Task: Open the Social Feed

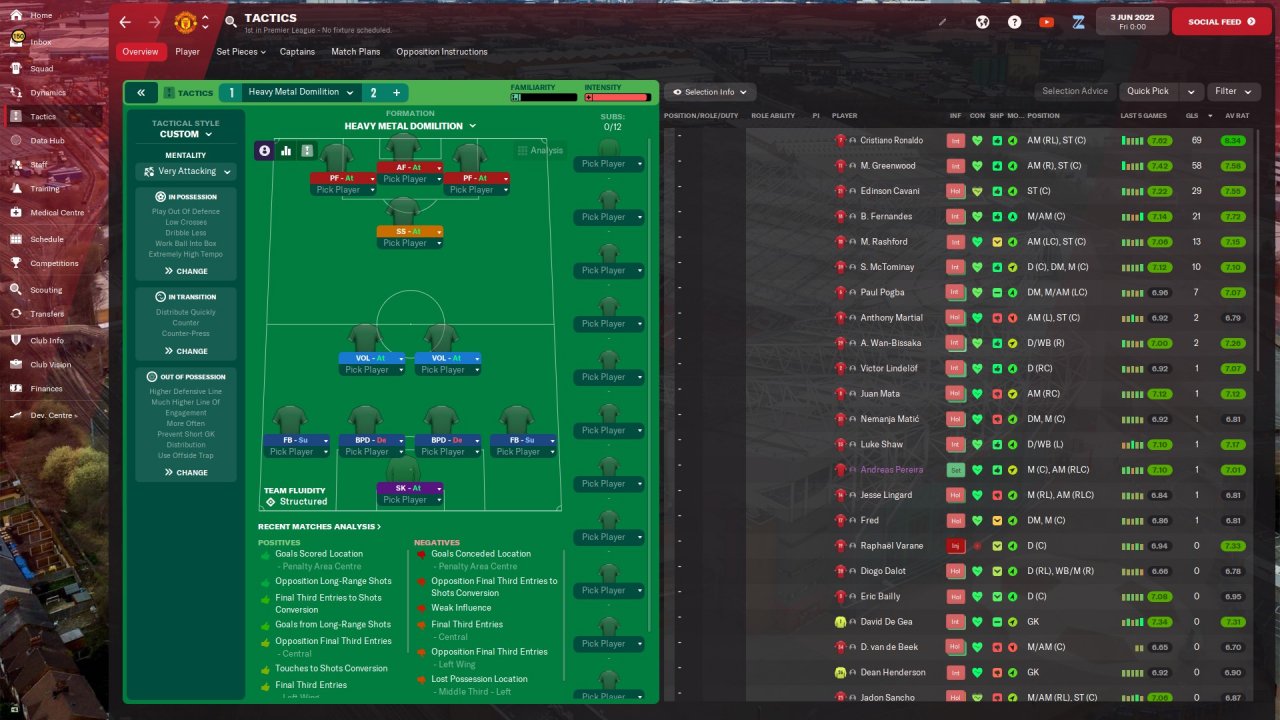Action: [x=1221, y=22]
